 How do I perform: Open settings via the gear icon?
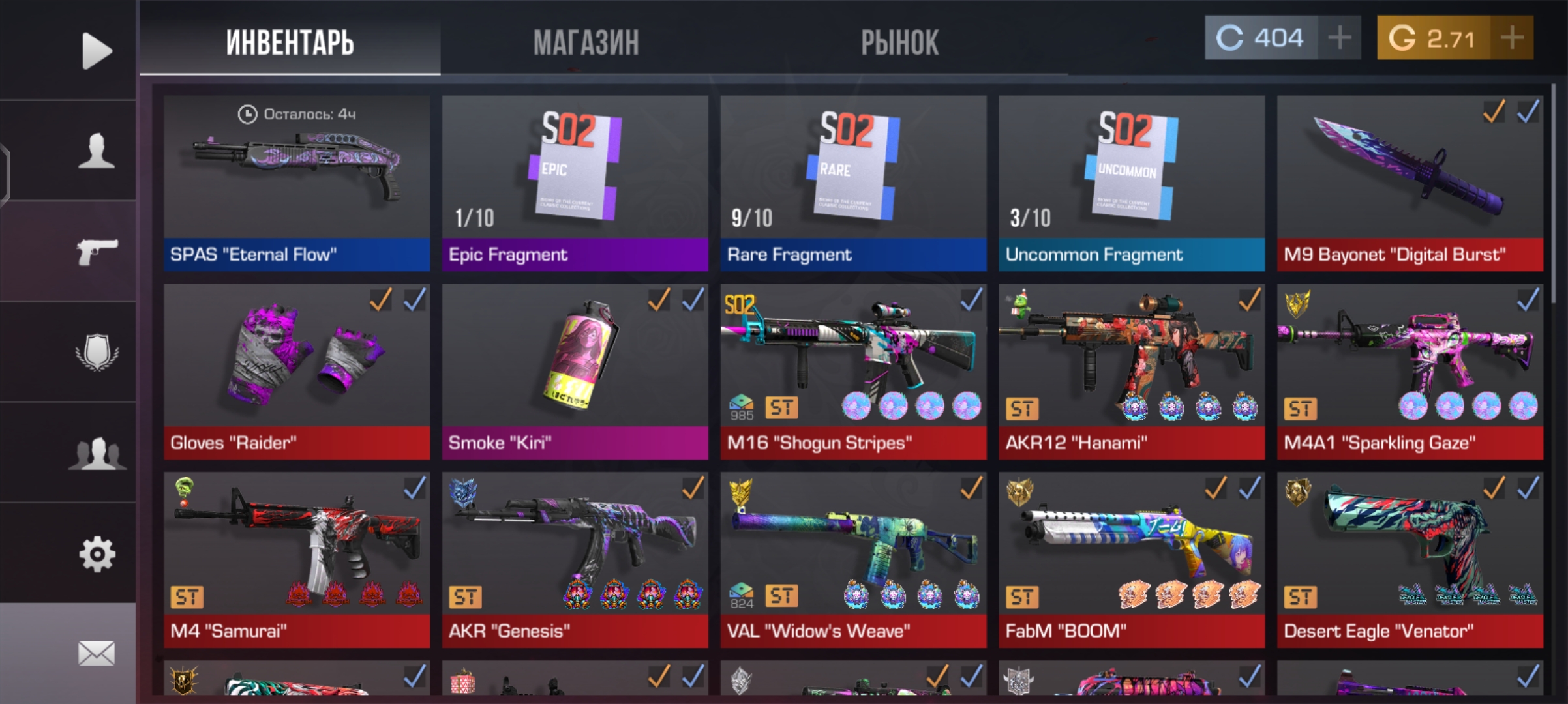tap(97, 554)
